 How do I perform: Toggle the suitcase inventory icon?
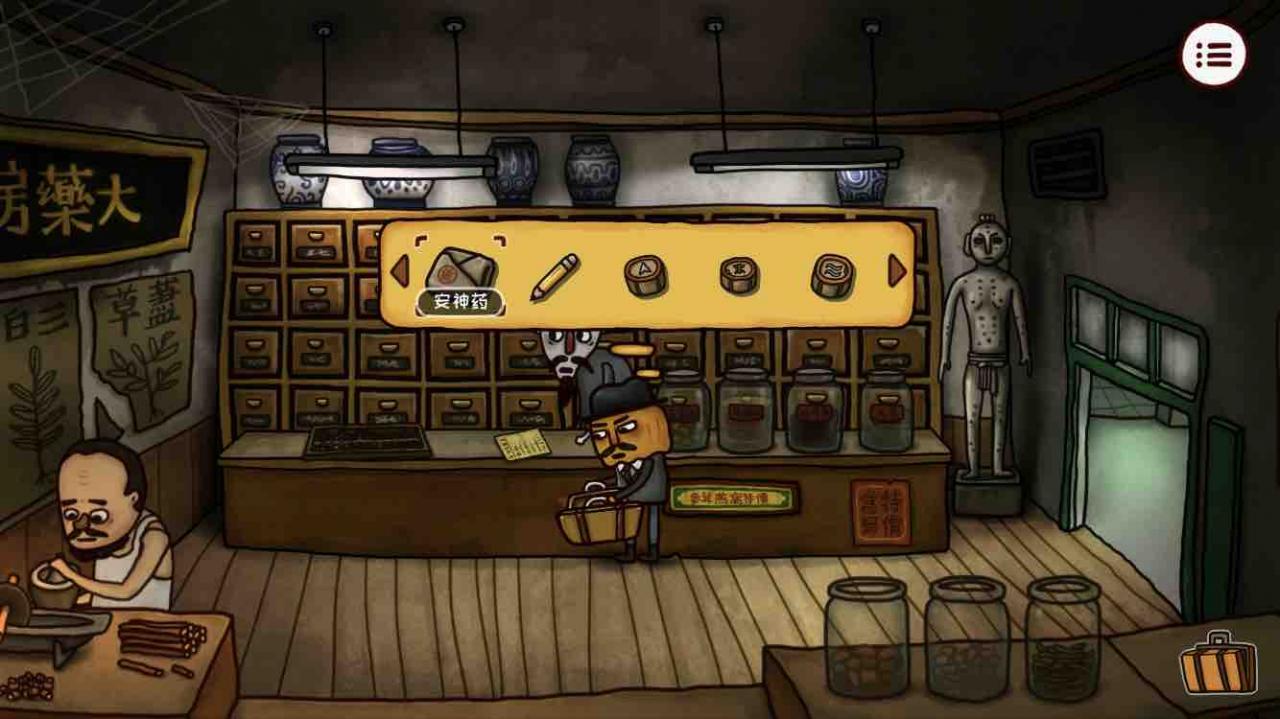tap(1218, 662)
